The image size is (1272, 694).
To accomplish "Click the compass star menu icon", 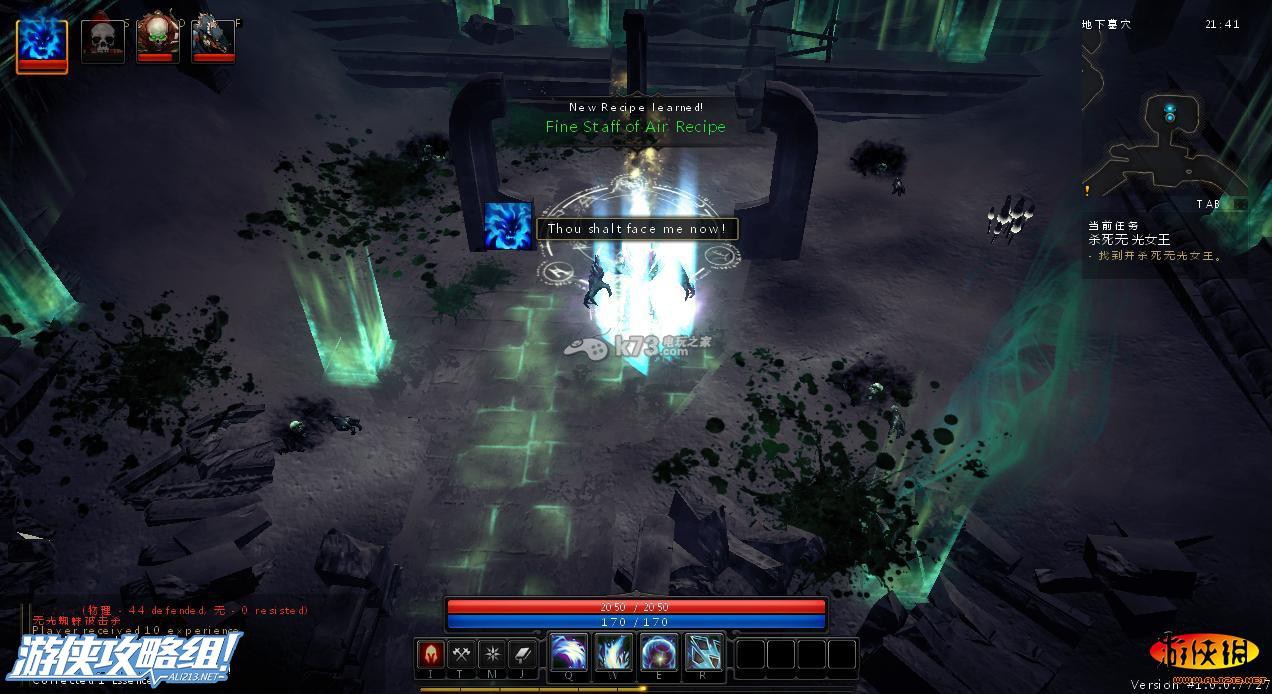I will pyautogui.click(x=492, y=654).
